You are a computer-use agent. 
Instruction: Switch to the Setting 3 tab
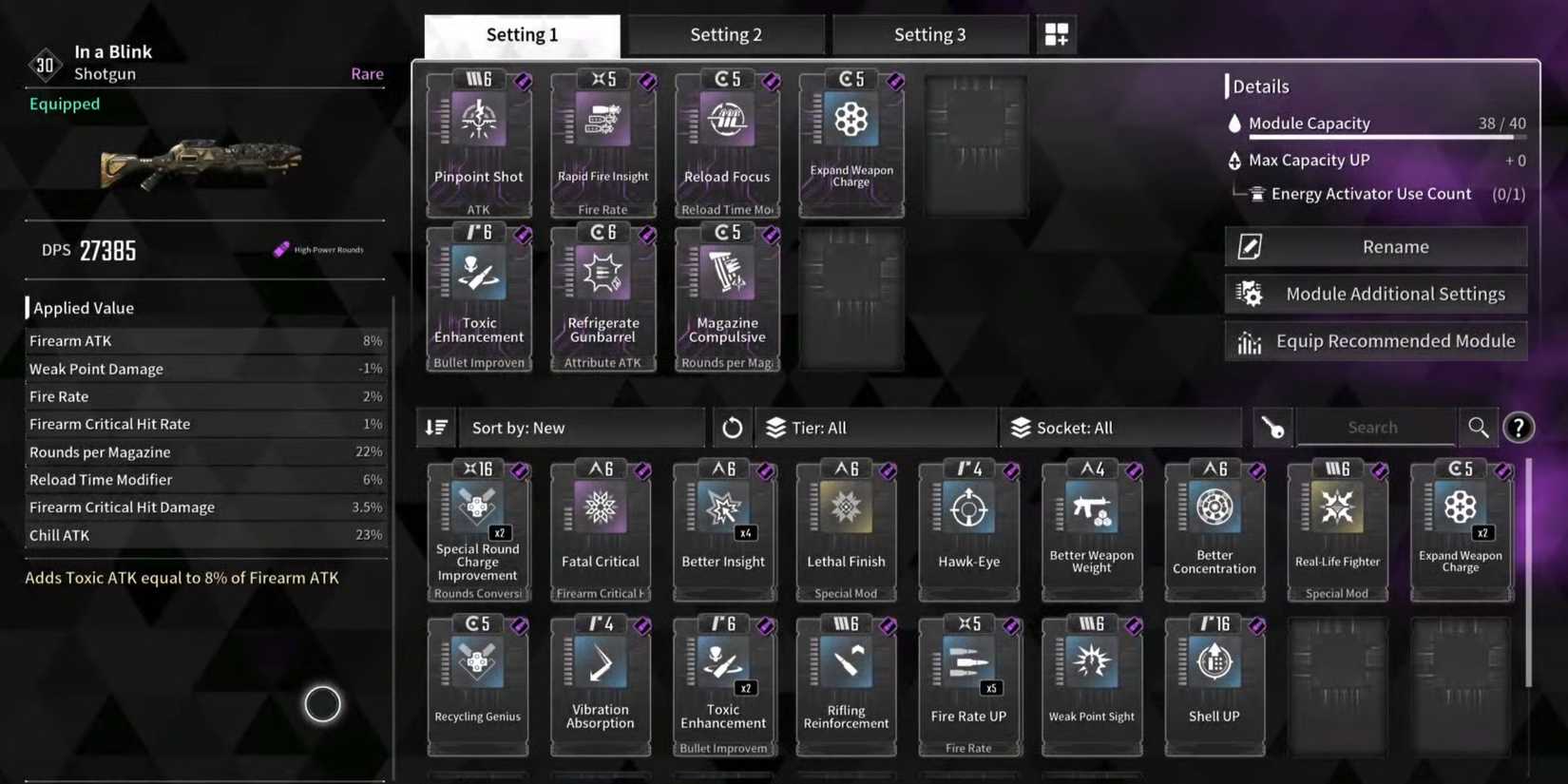coord(930,33)
